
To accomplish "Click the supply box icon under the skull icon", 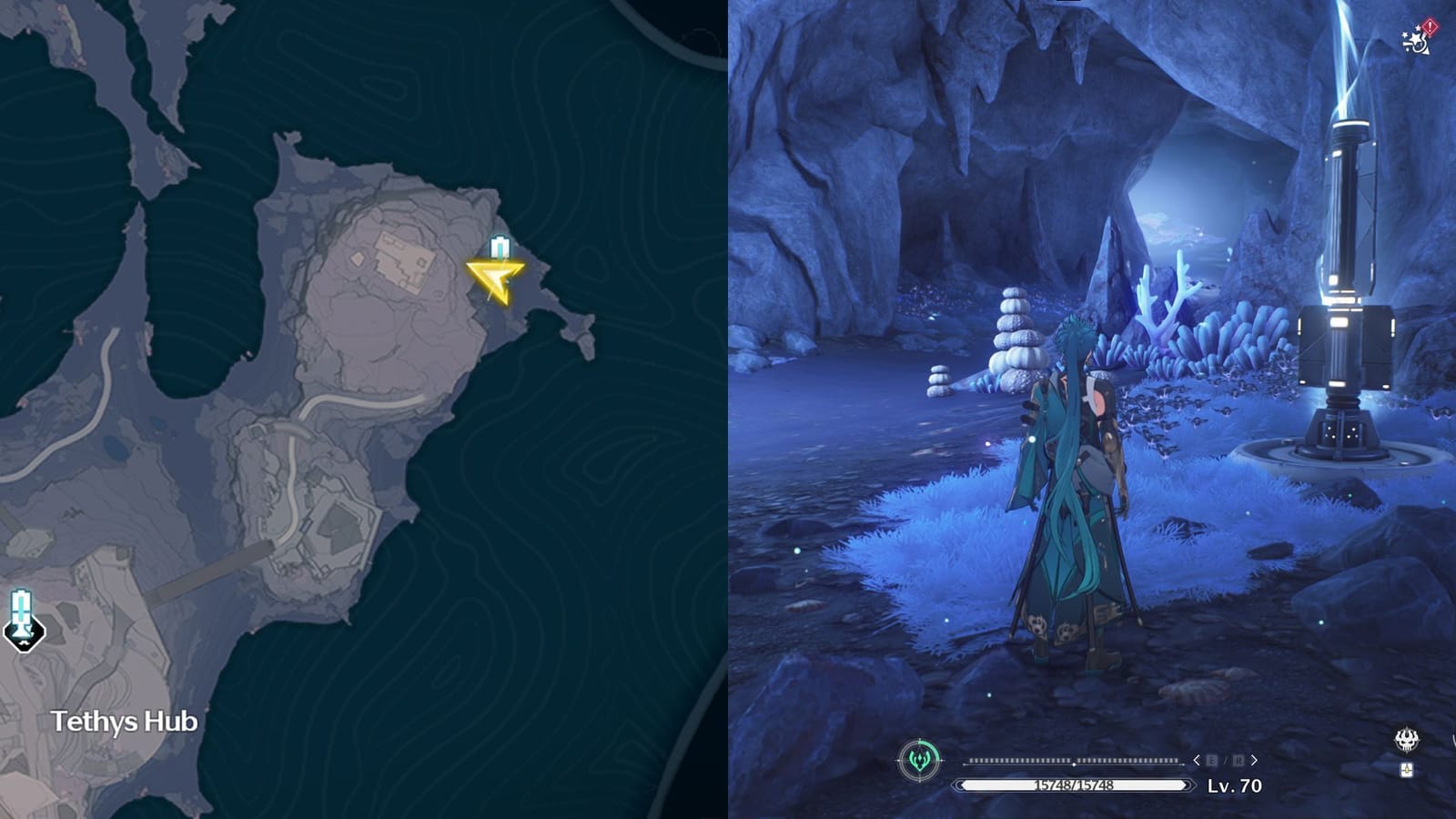I will click(x=1406, y=769).
